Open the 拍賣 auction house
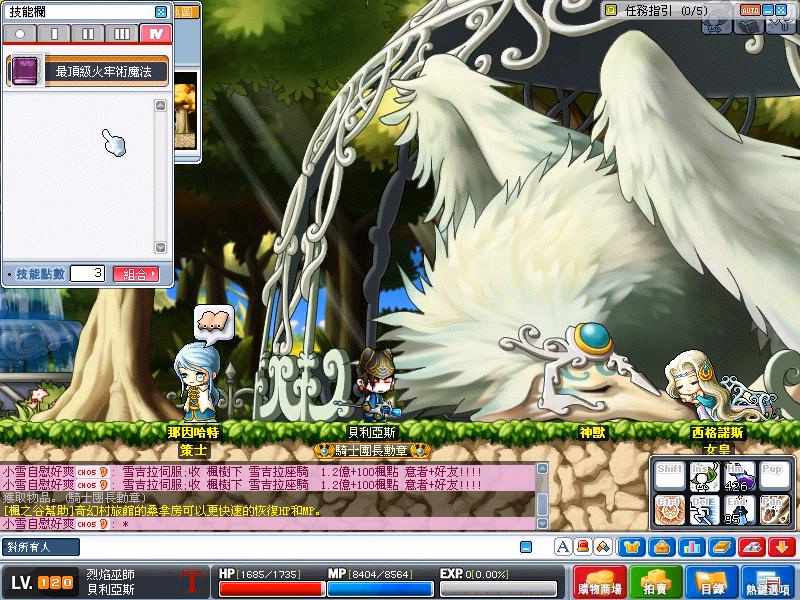 (x=656, y=583)
